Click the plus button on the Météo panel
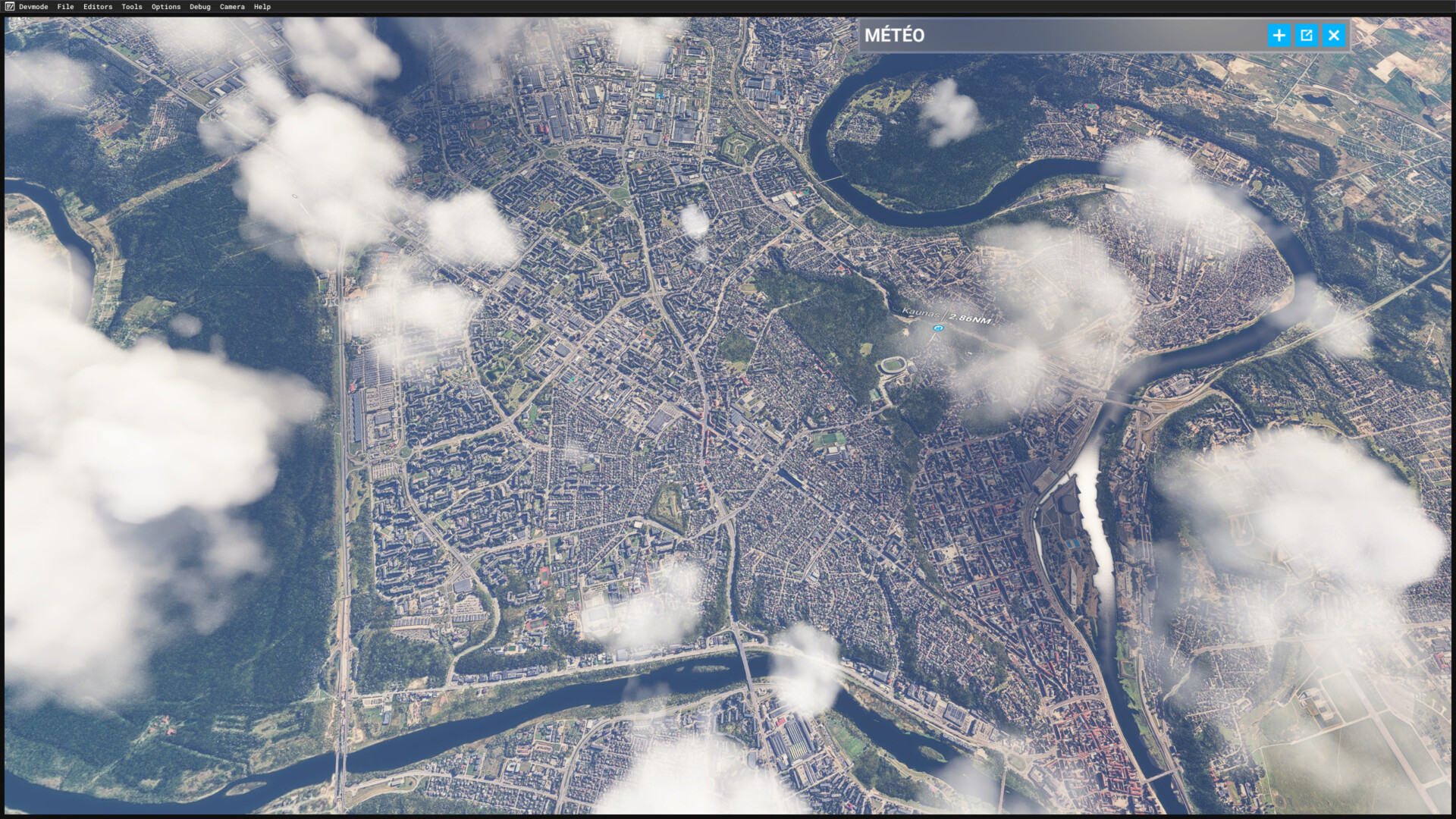Image resolution: width=1456 pixels, height=819 pixels. [x=1279, y=36]
